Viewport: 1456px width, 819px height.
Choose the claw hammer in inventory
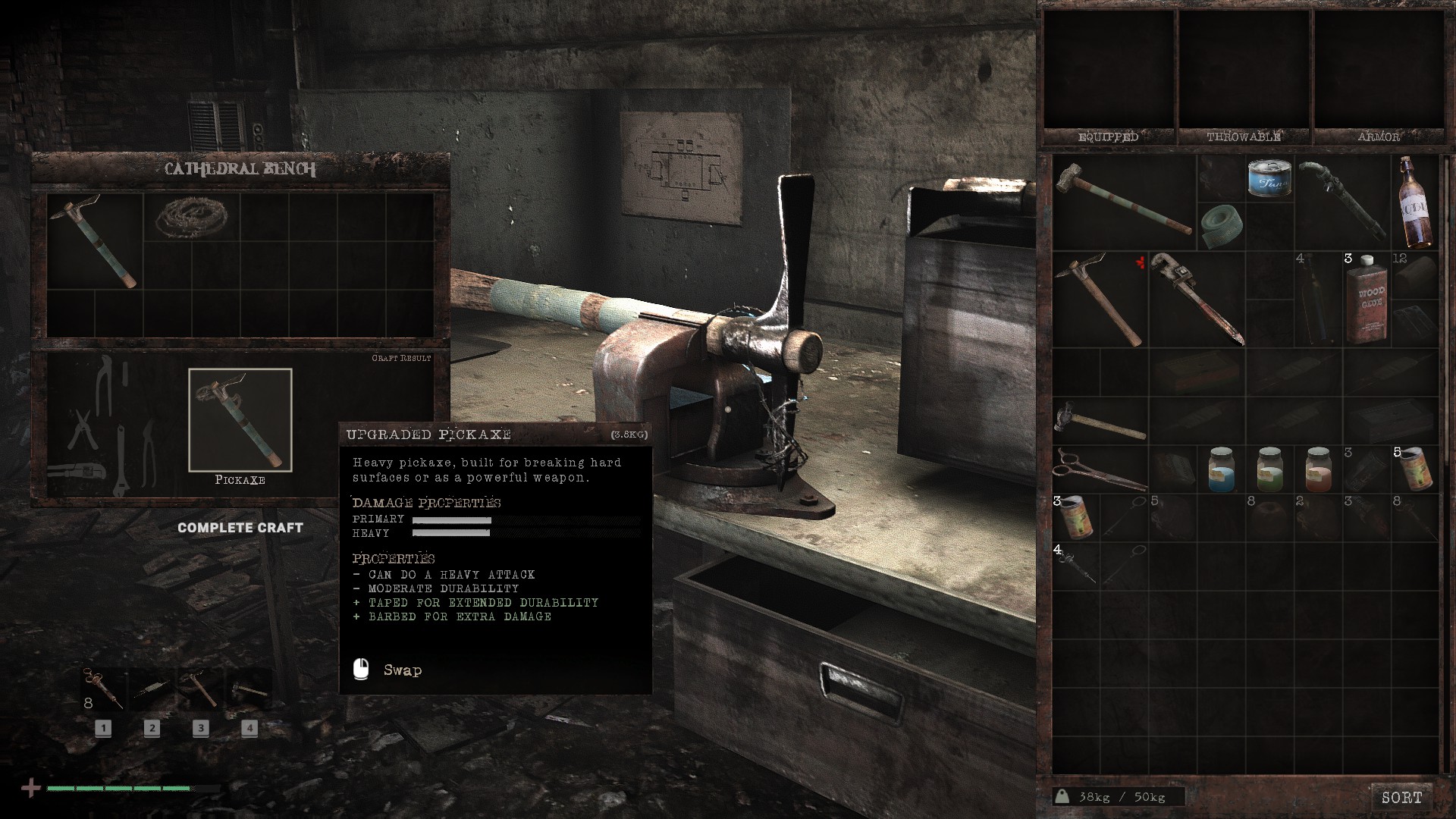(x=1099, y=422)
